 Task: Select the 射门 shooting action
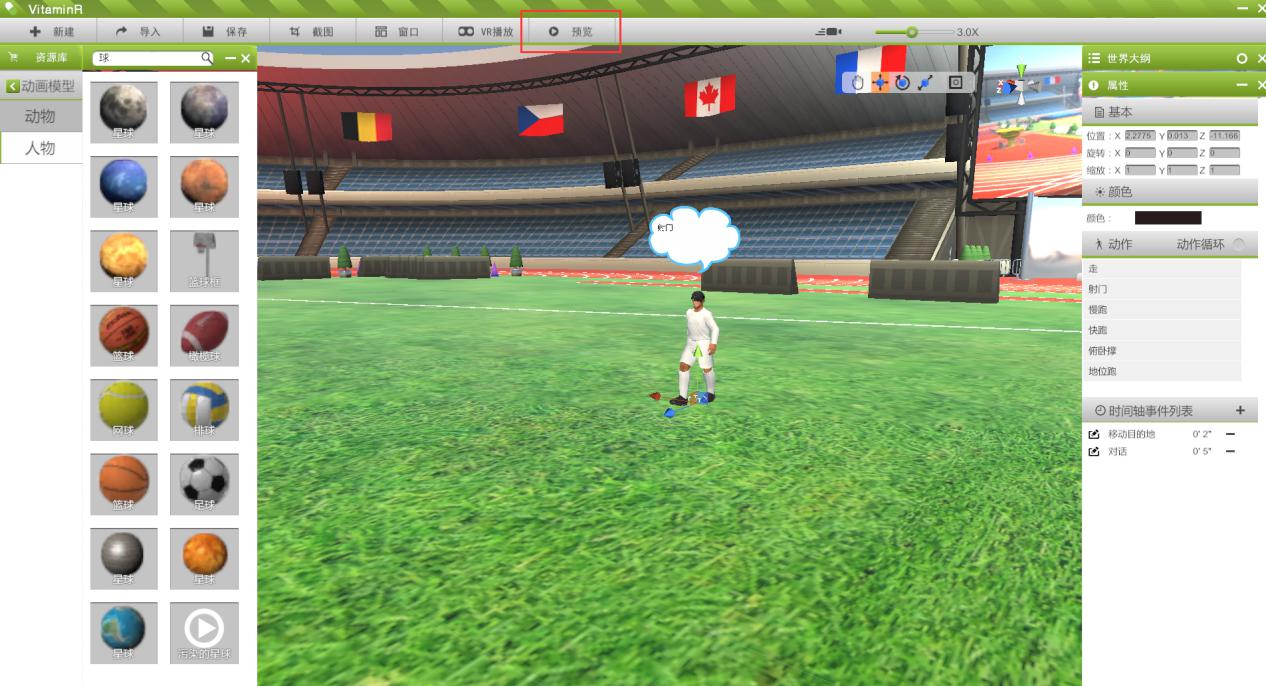pos(1098,289)
